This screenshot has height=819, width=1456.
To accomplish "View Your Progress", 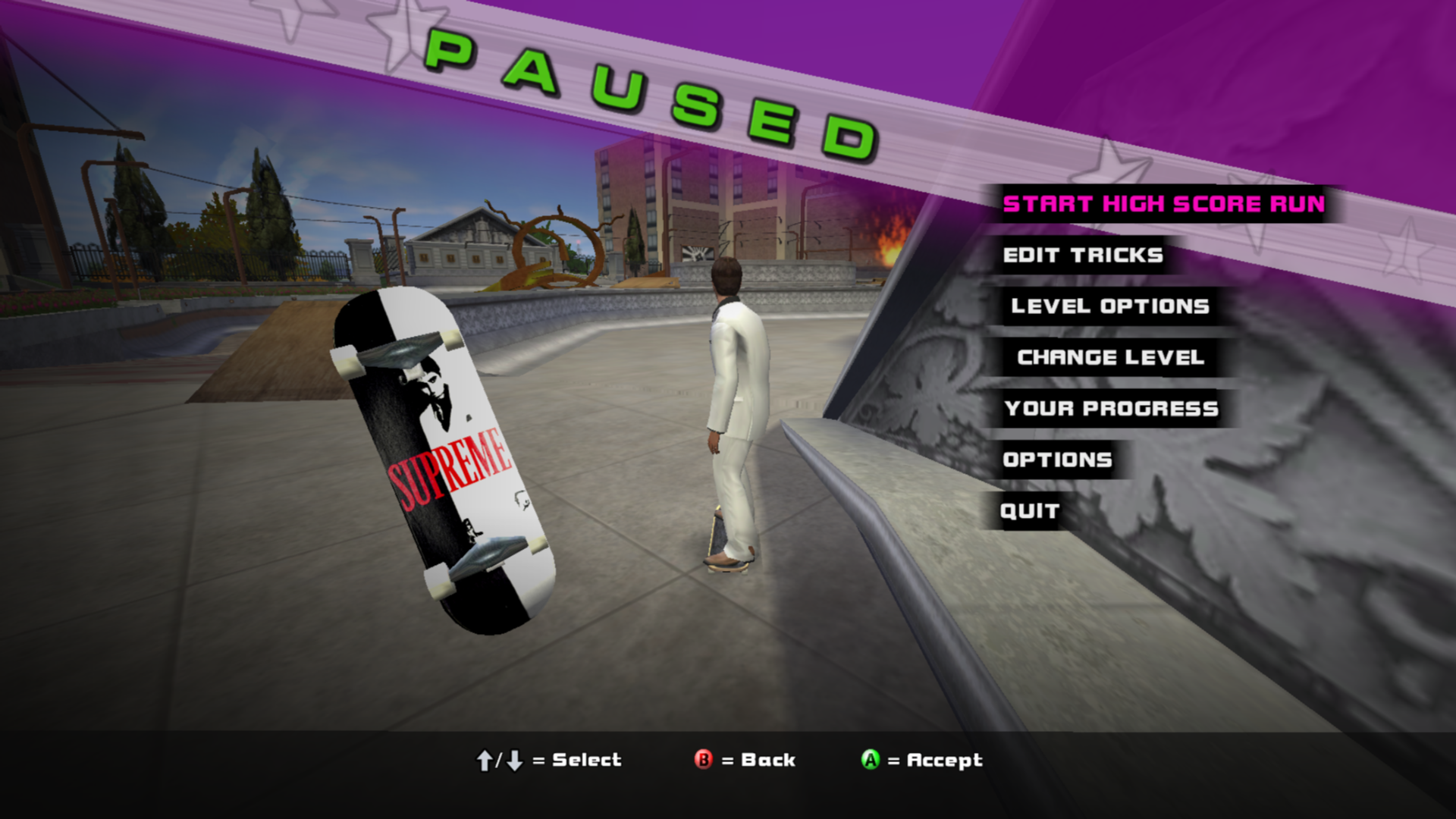I will click(x=1111, y=409).
